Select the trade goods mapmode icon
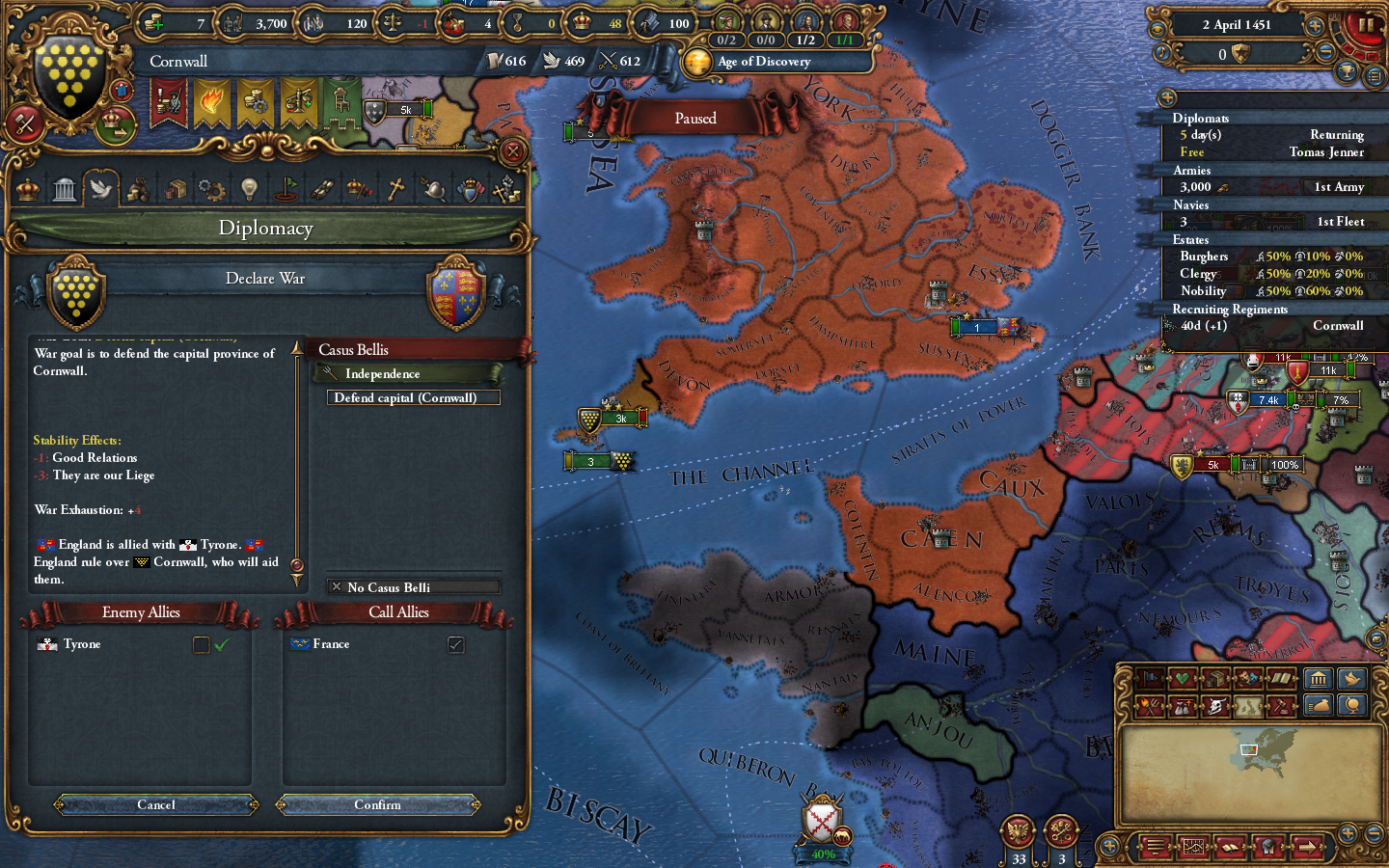 pos(1216,679)
